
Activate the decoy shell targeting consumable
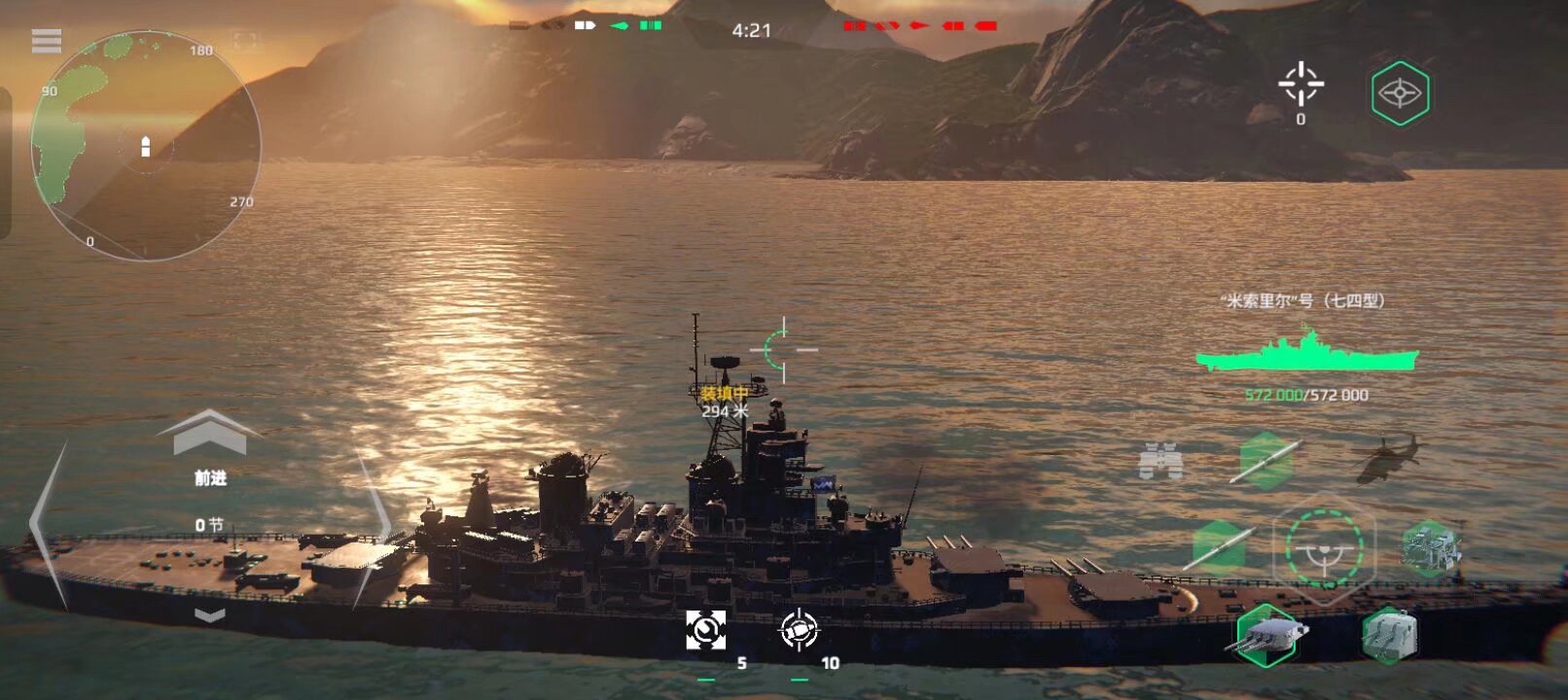(800, 630)
